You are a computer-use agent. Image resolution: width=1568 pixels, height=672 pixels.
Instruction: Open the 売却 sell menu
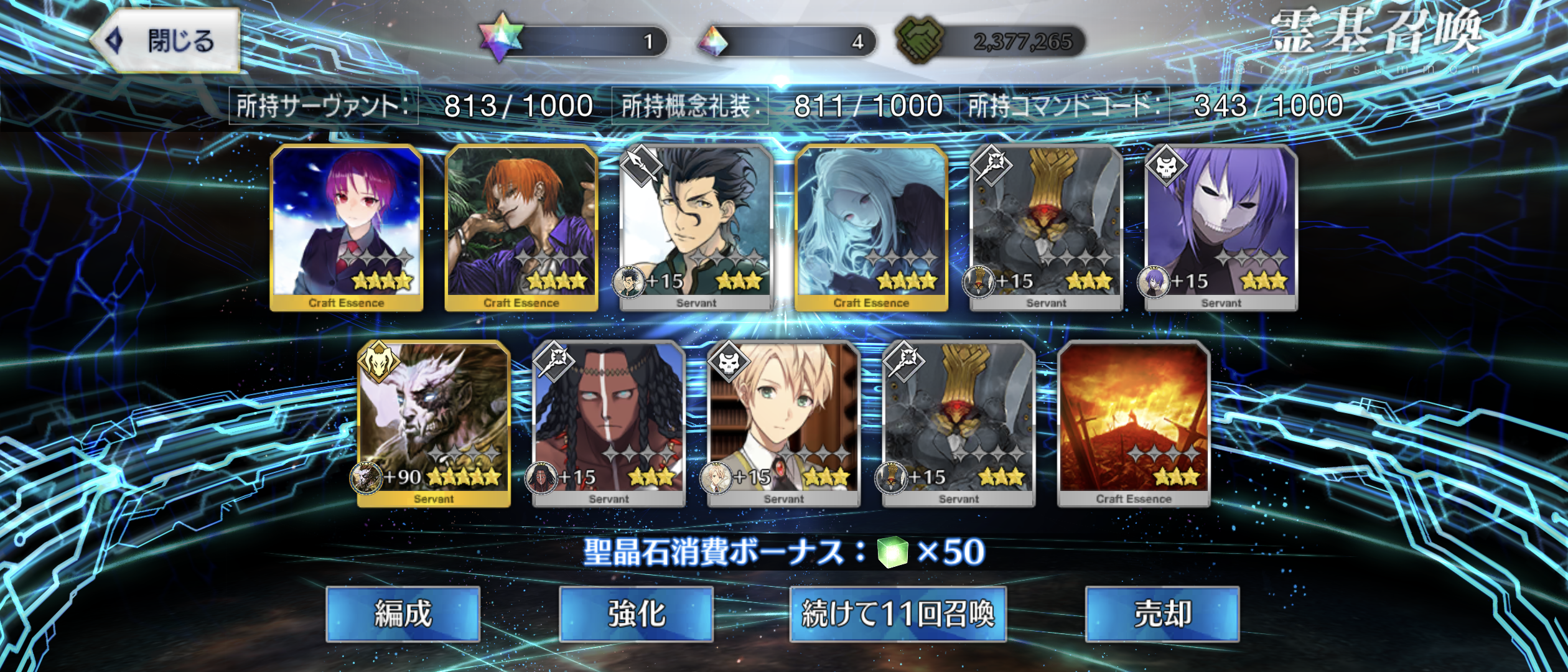pyautogui.click(x=1162, y=614)
